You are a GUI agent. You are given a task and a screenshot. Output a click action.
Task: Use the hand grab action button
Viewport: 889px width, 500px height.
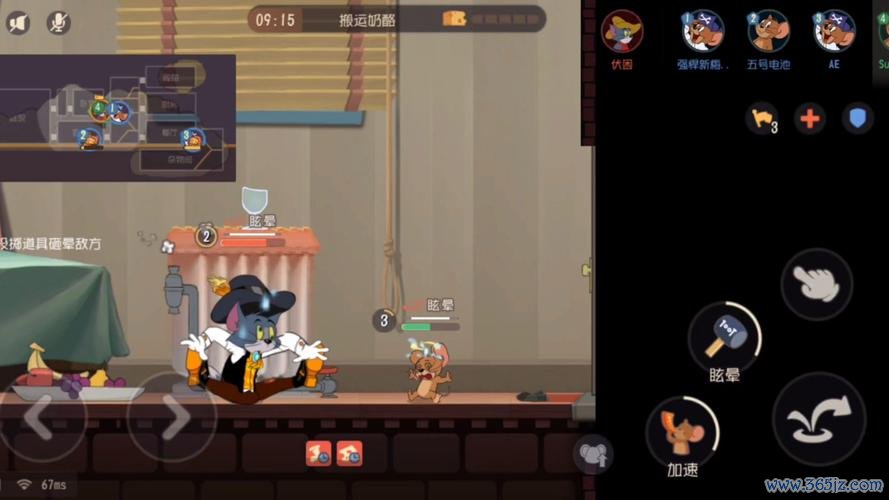[x=816, y=284]
